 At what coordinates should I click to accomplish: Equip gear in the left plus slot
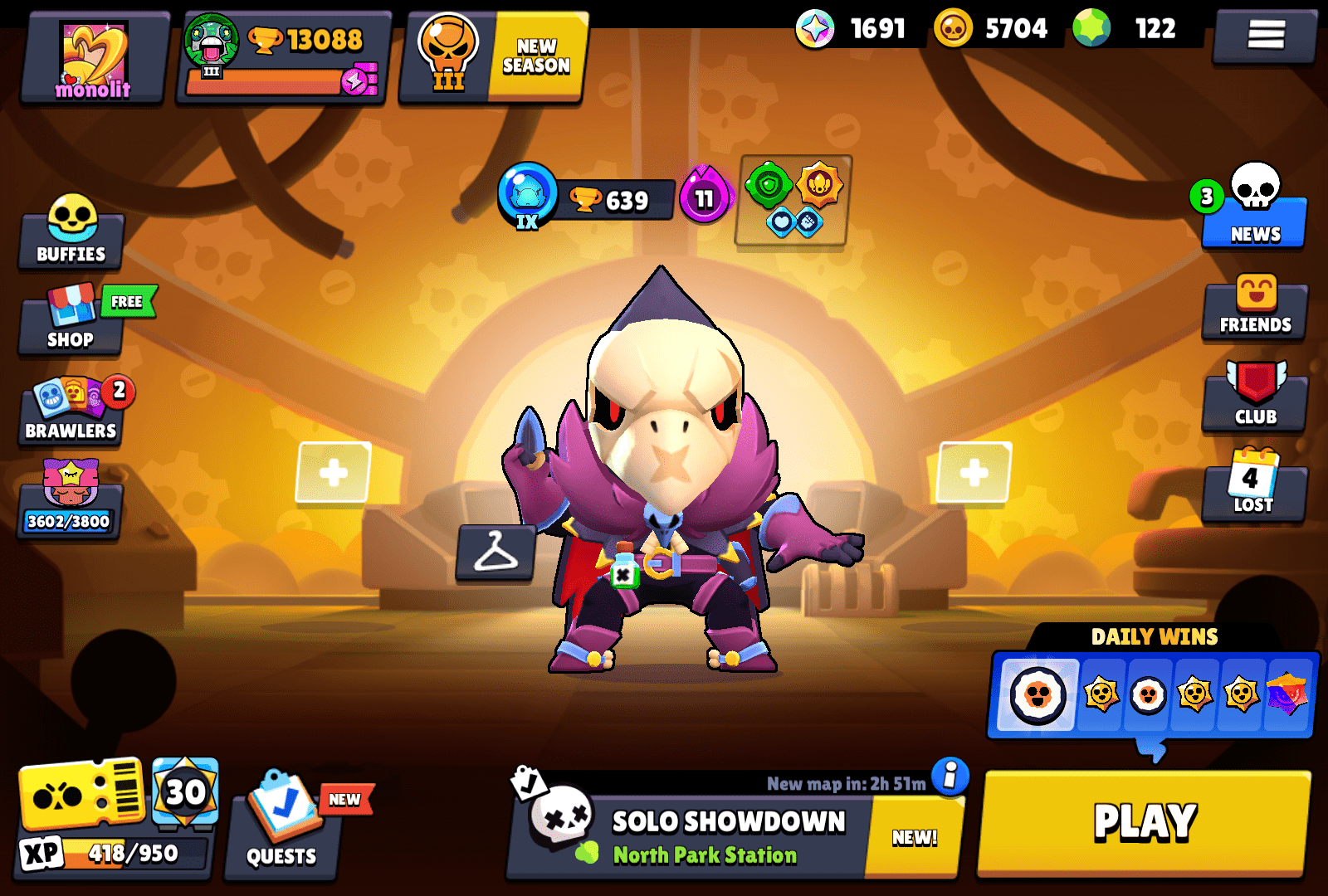click(x=331, y=475)
